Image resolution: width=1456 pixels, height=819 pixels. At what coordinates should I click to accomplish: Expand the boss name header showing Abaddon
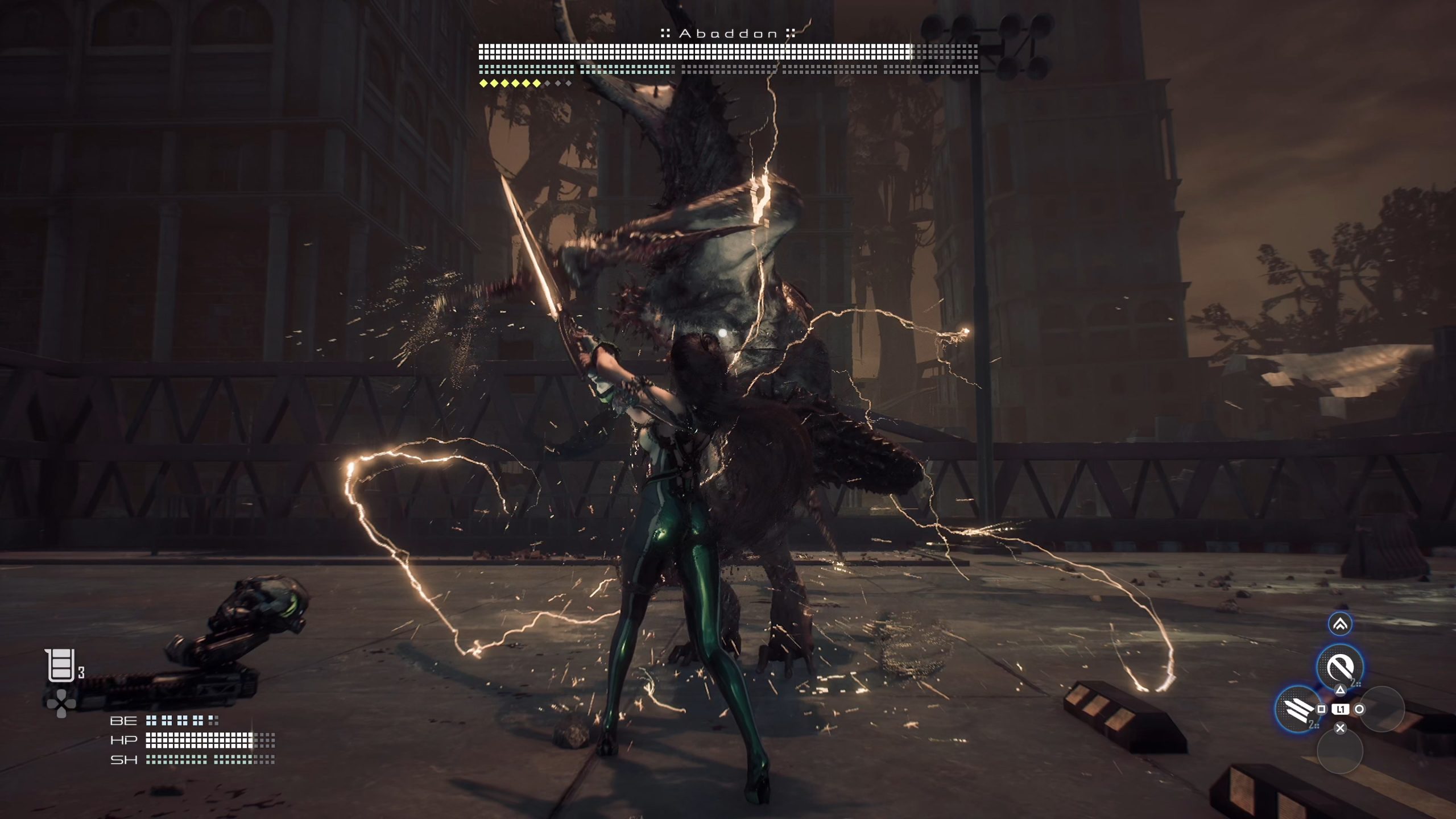pyautogui.click(x=728, y=33)
